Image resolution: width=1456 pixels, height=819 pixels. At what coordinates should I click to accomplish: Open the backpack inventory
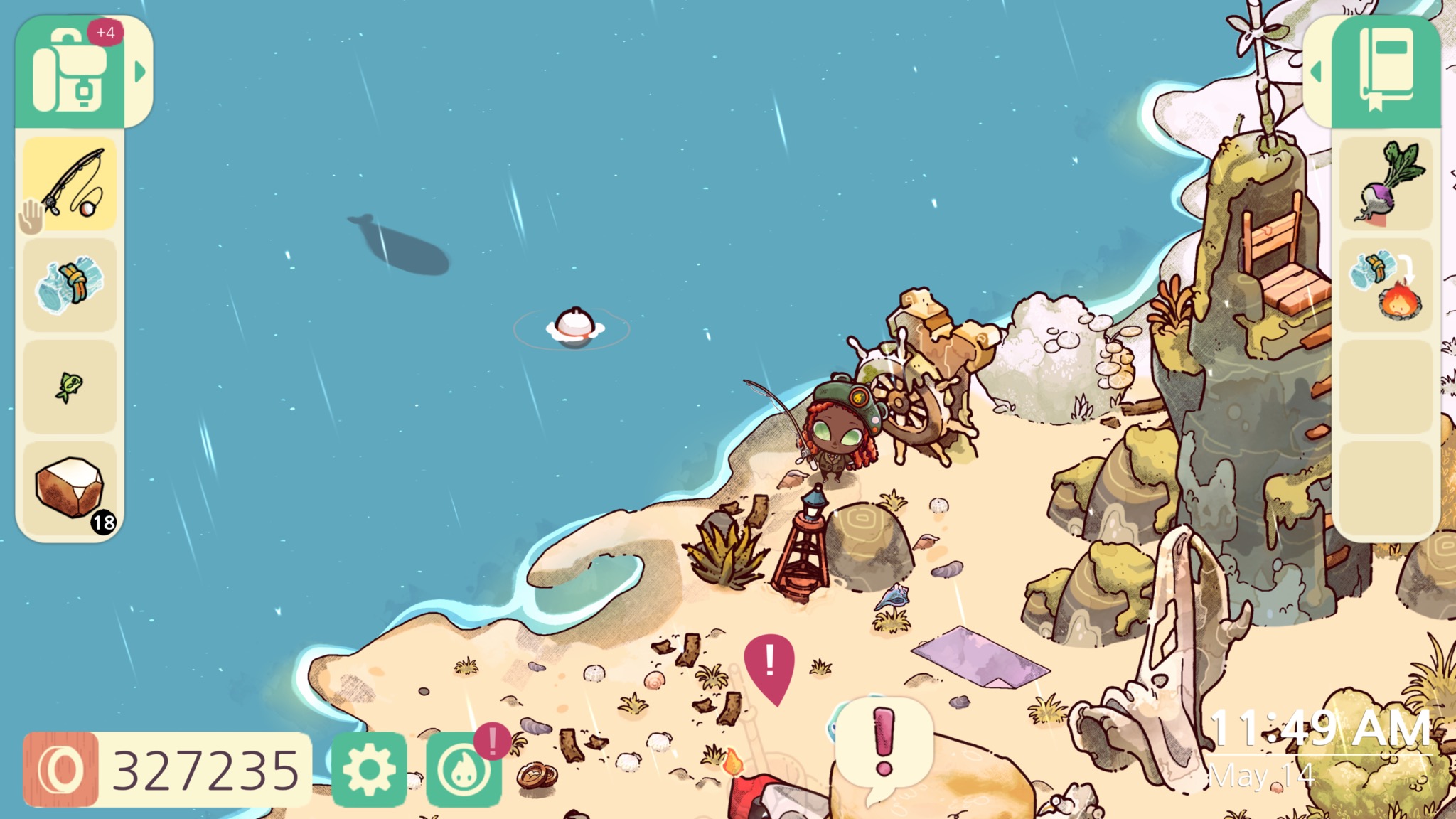(70, 73)
